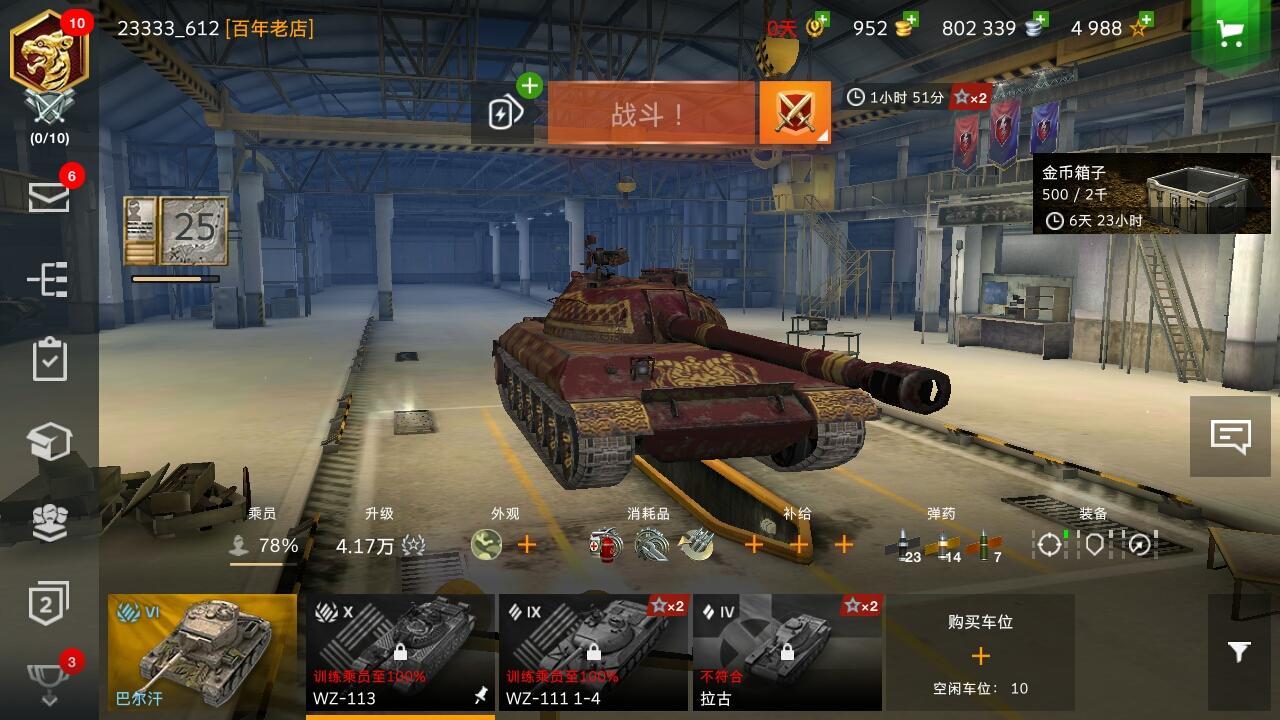The width and height of the screenshot is (1280, 720).
Task: Open the store crate icon in sidebar
Action: click(49, 440)
